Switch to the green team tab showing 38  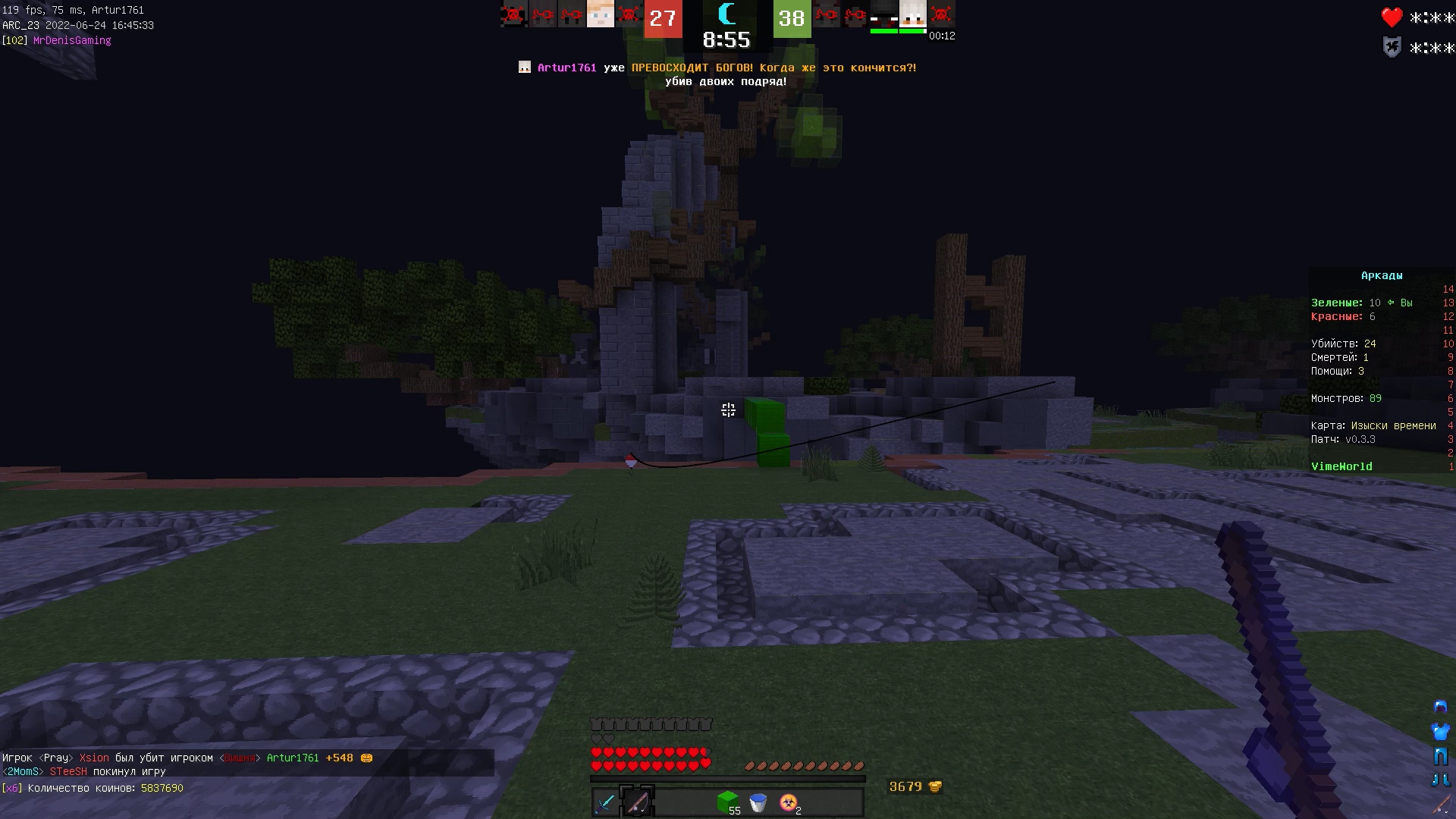pyautogui.click(x=792, y=19)
